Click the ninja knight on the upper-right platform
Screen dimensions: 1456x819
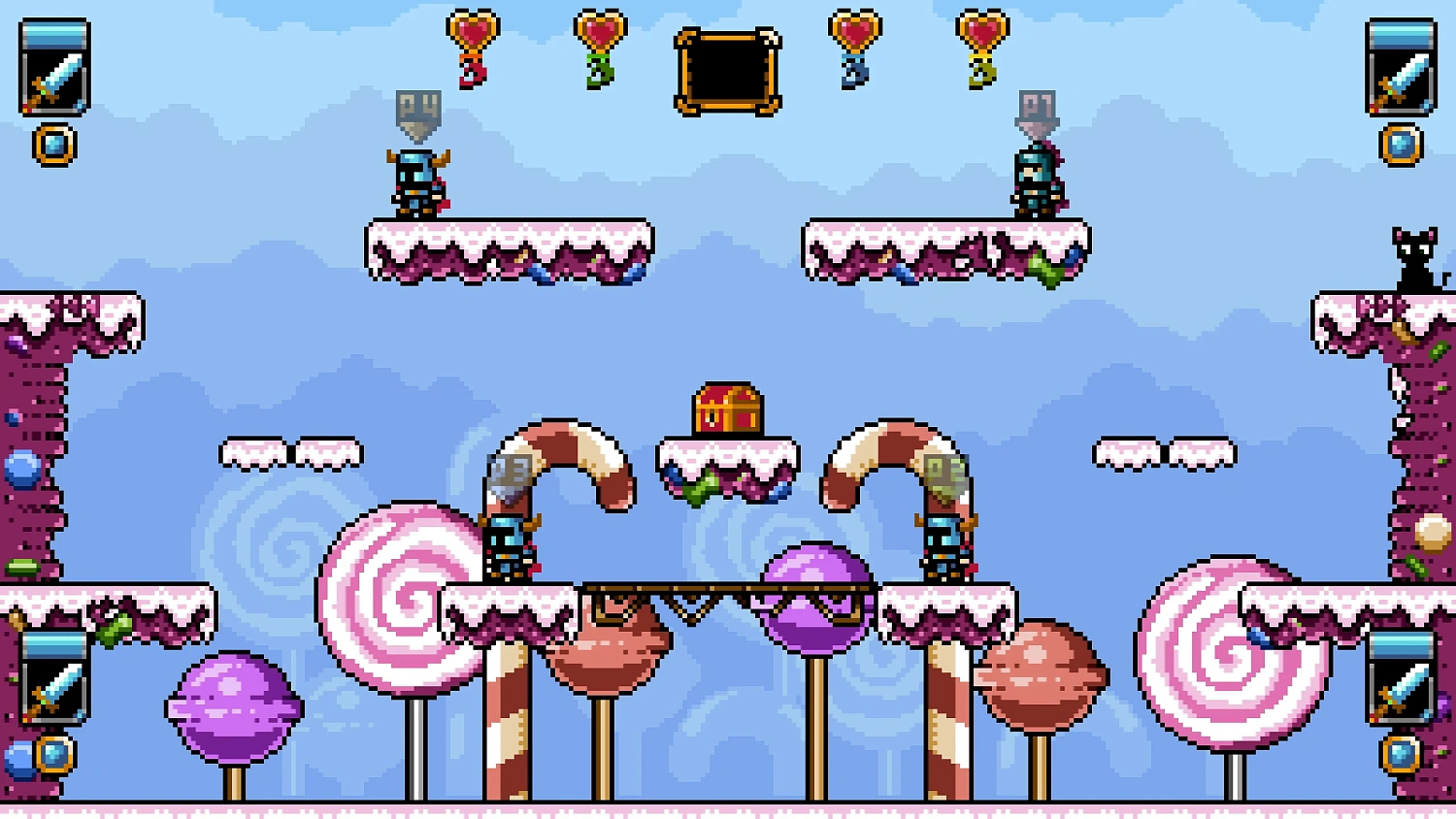pos(1037,180)
